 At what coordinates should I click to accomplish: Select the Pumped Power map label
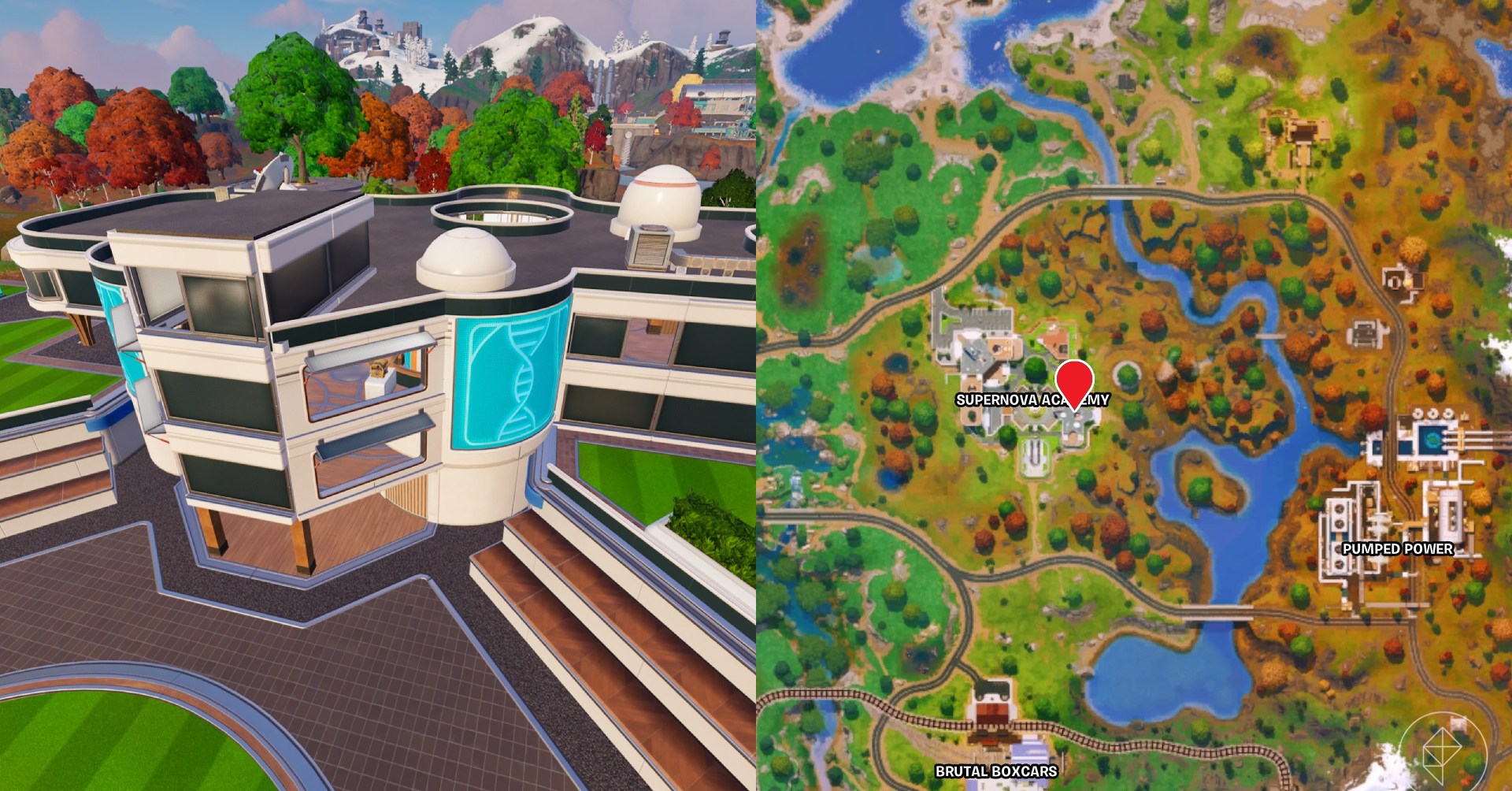[x=1397, y=548]
